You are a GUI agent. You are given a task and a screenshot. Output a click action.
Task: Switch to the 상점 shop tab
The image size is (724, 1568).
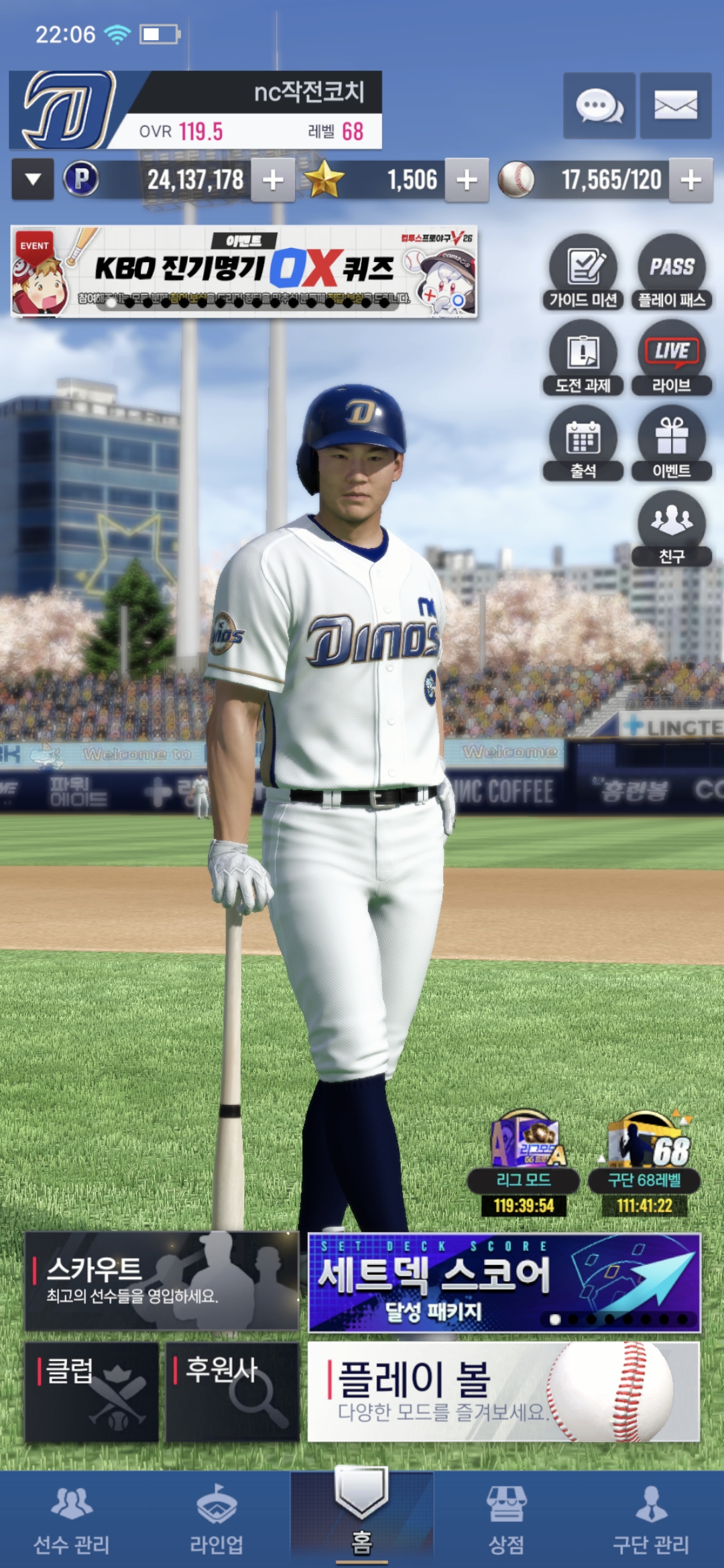point(506,1518)
